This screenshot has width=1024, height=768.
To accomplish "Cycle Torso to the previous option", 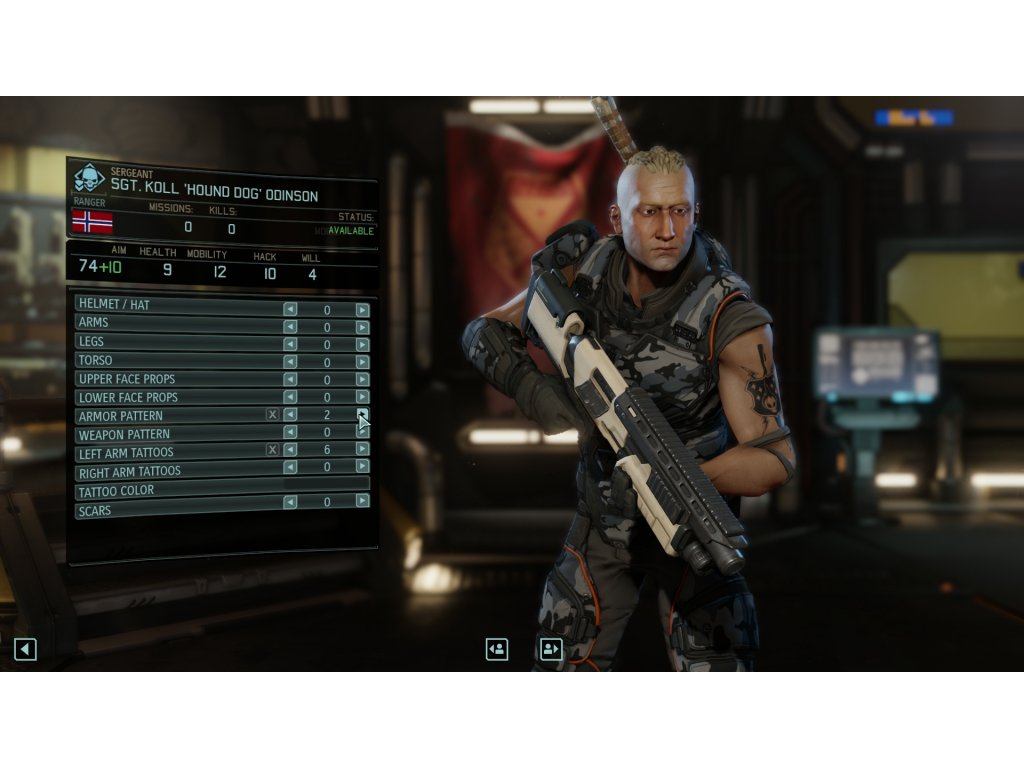I will 290,362.
